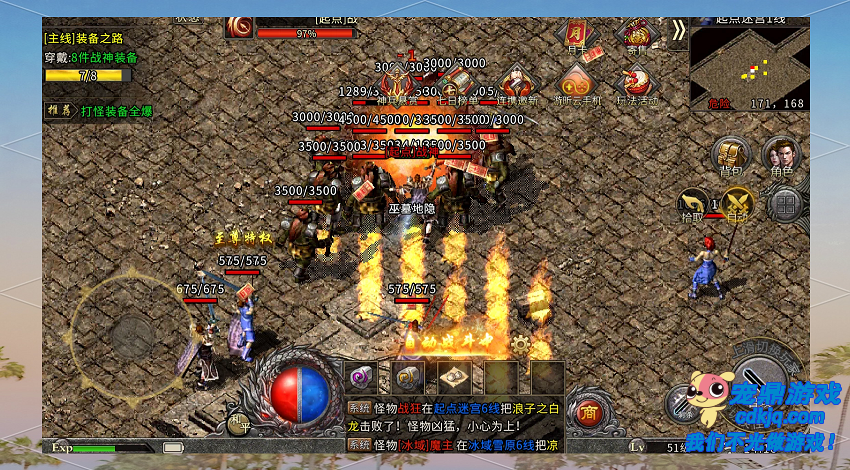Tap the 拾取 pickup hand button
Viewport: 850px width, 470px height.
(x=692, y=204)
